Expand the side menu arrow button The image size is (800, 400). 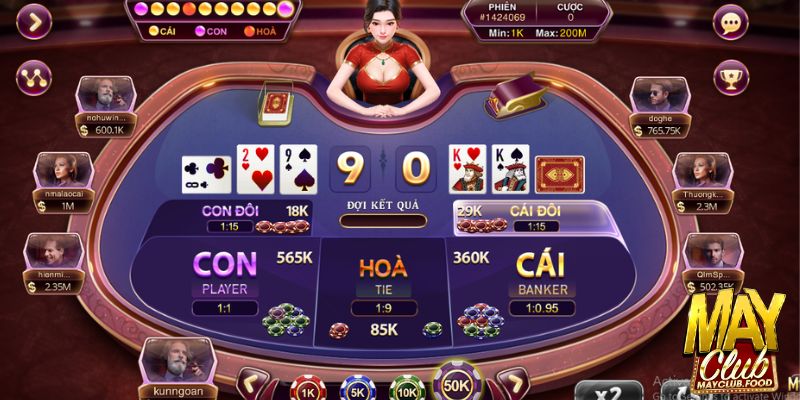point(36,22)
